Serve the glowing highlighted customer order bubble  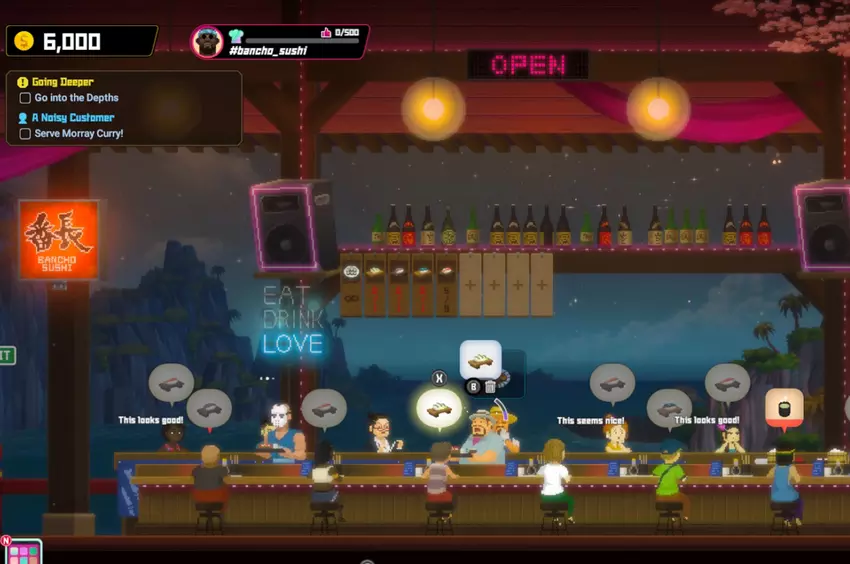point(439,407)
